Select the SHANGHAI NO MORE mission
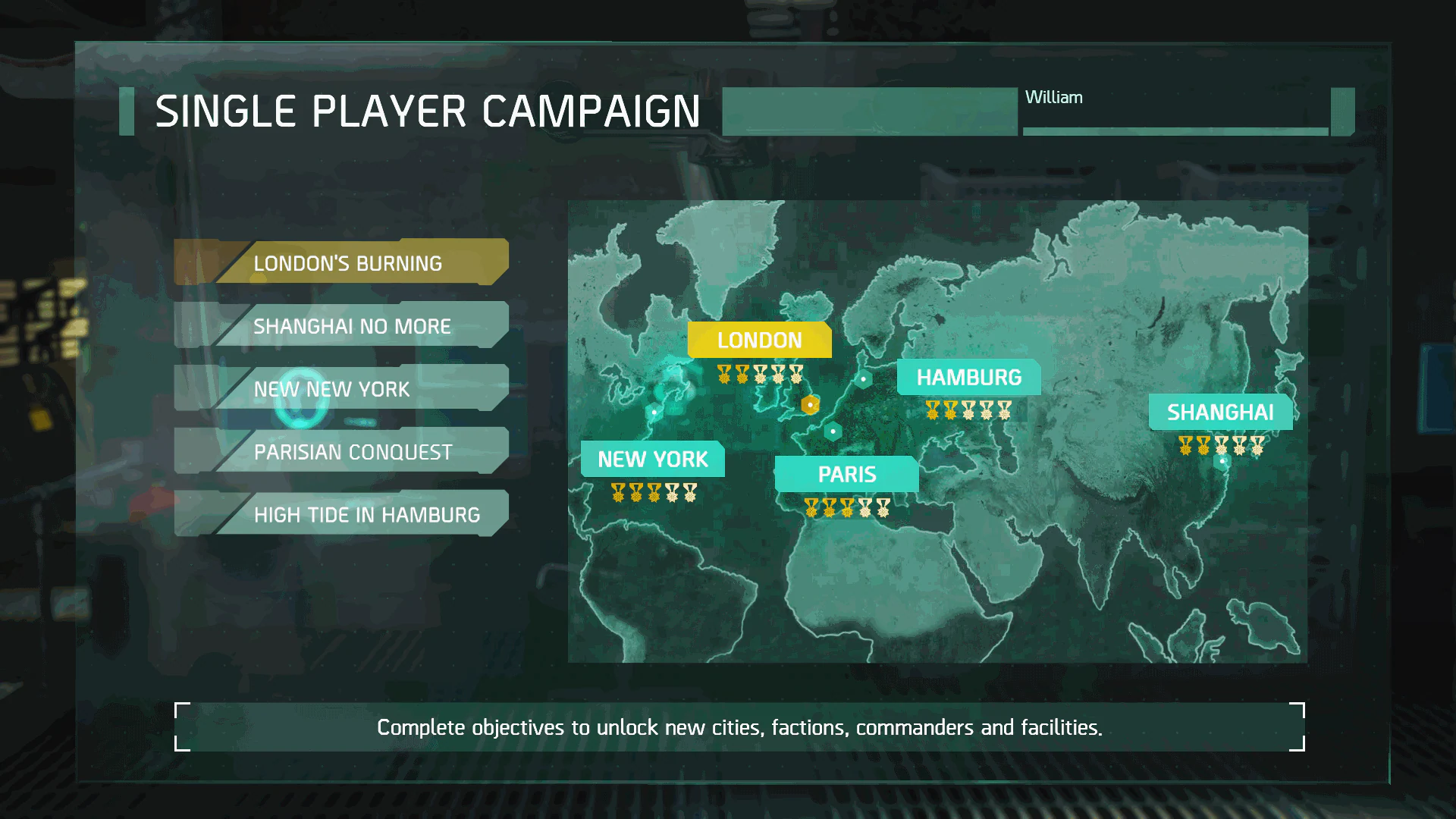This screenshot has width=1456, height=819. point(353,325)
